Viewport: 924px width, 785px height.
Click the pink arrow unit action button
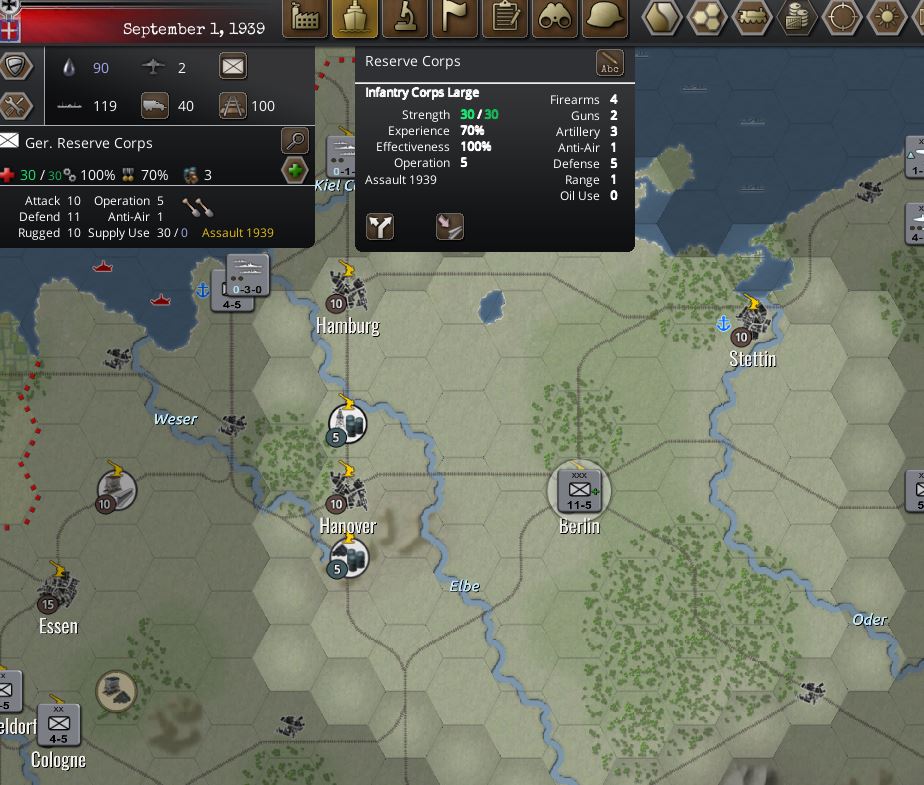(x=450, y=227)
